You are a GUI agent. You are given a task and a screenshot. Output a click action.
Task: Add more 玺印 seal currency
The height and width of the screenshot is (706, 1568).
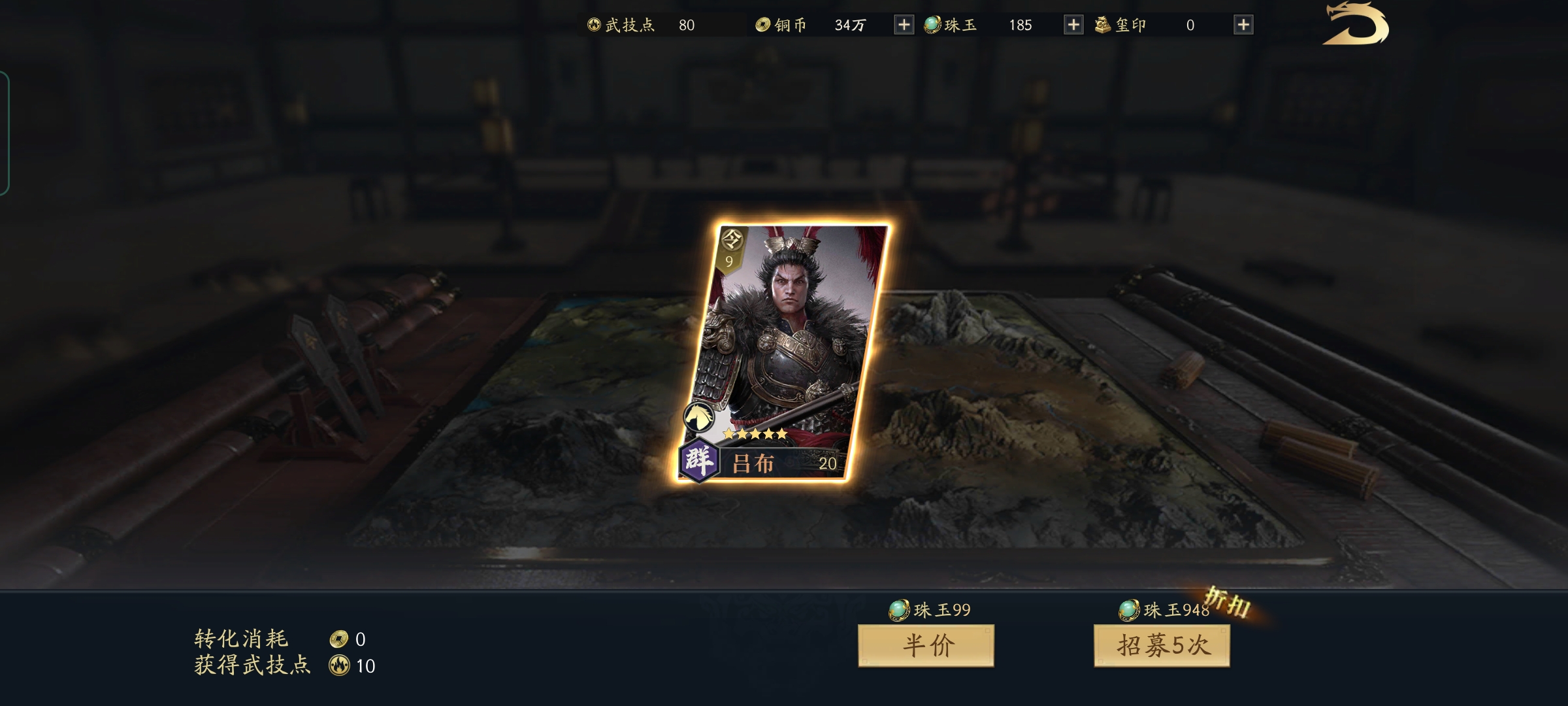[x=1243, y=25]
